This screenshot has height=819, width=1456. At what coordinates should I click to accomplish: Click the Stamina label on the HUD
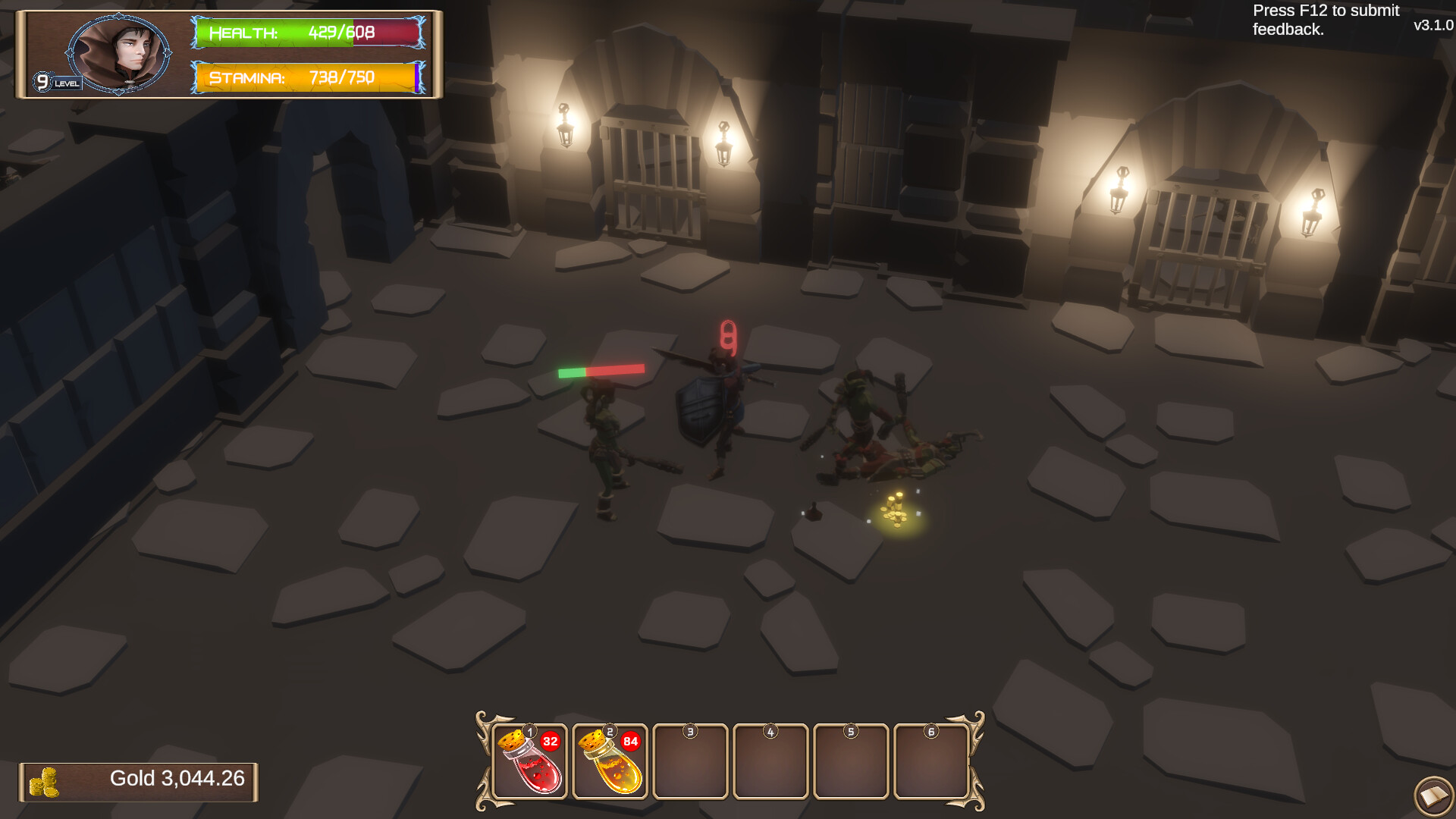(x=248, y=77)
